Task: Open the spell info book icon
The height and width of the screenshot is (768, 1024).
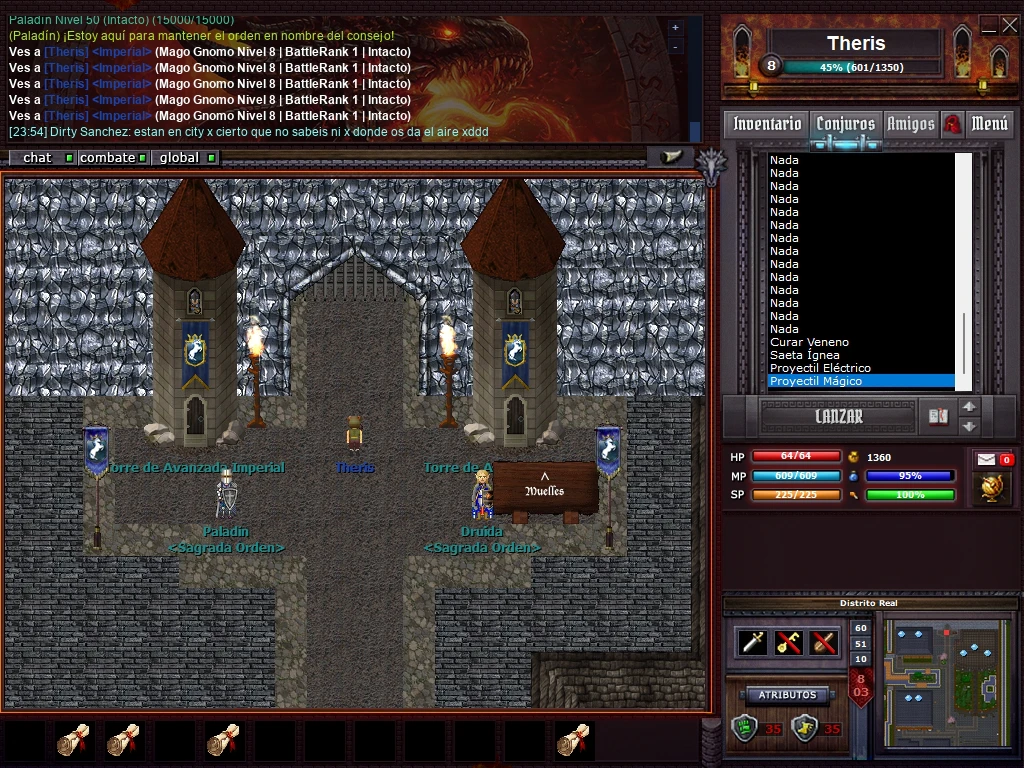Action: click(x=937, y=416)
